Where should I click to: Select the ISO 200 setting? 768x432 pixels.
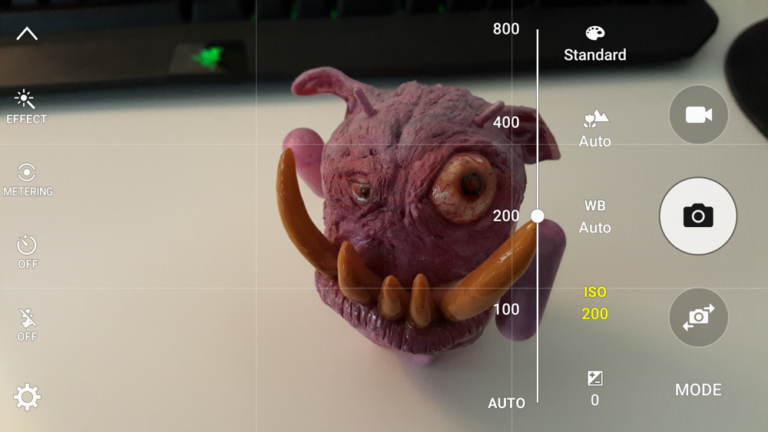(595, 303)
